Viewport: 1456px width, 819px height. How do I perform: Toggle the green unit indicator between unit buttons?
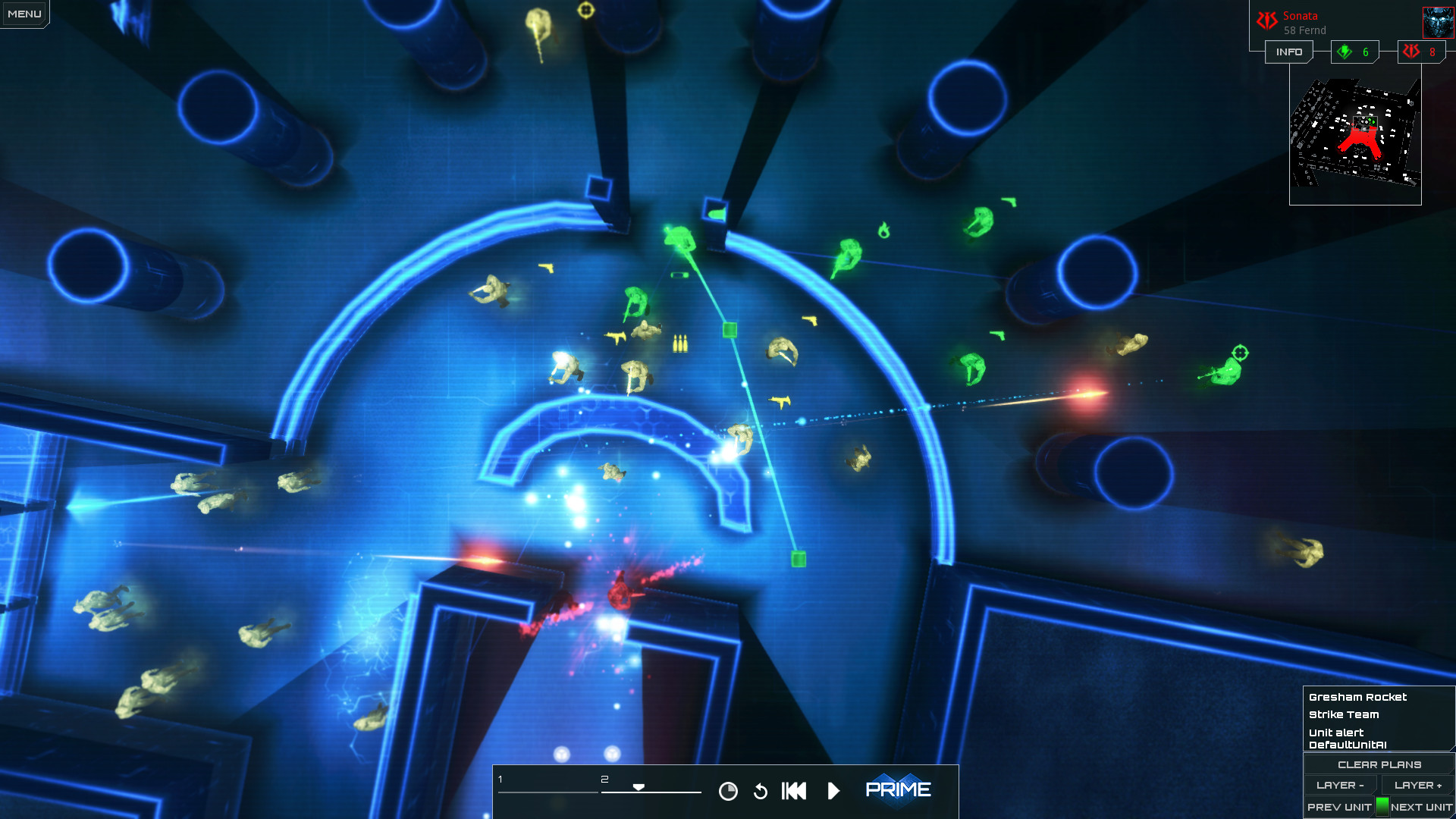1382,808
